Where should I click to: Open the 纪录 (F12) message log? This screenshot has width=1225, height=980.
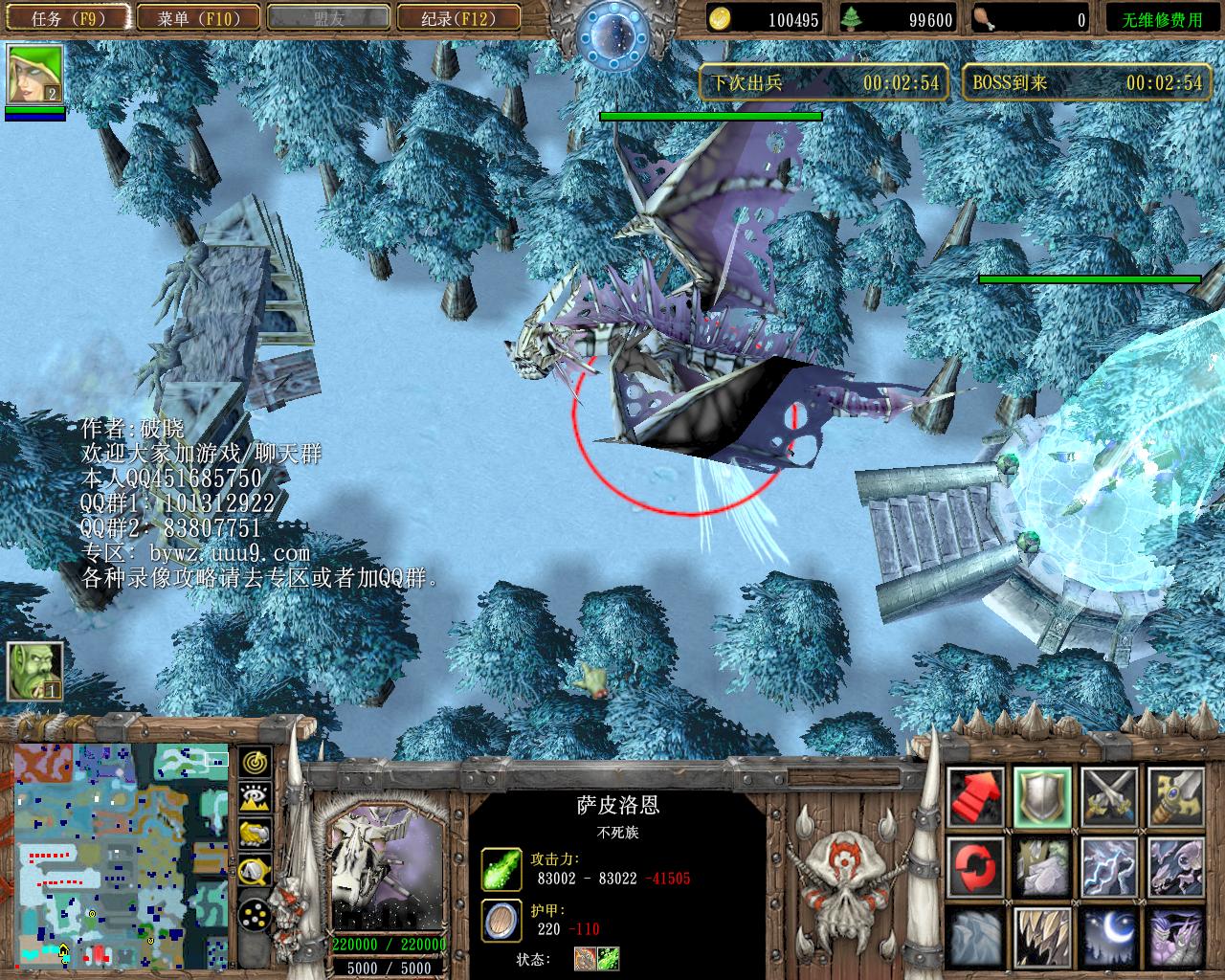coord(457,18)
